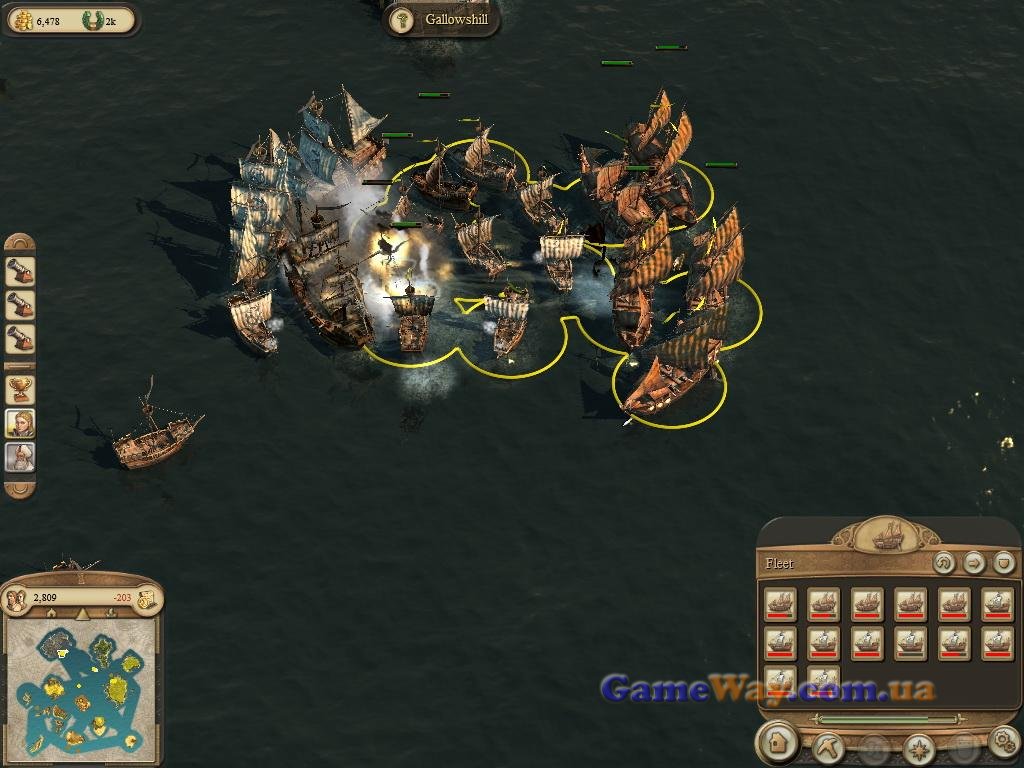Open the balance scroll icon beside -203
The width and height of the screenshot is (1024, 768).
coord(146,598)
